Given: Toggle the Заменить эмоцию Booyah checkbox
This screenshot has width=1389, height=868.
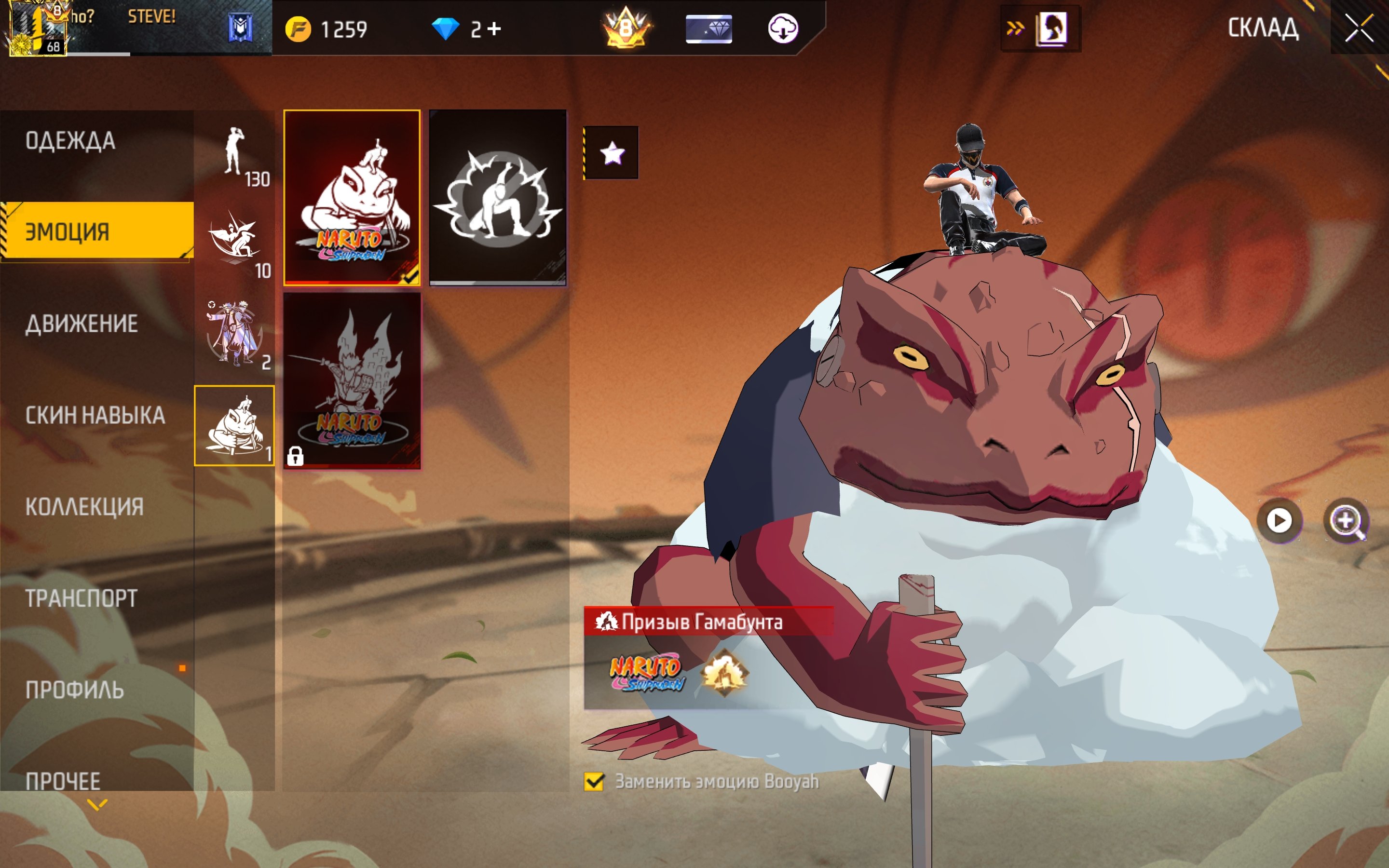Looking at the screenshot, I should (x=594, y=781).
